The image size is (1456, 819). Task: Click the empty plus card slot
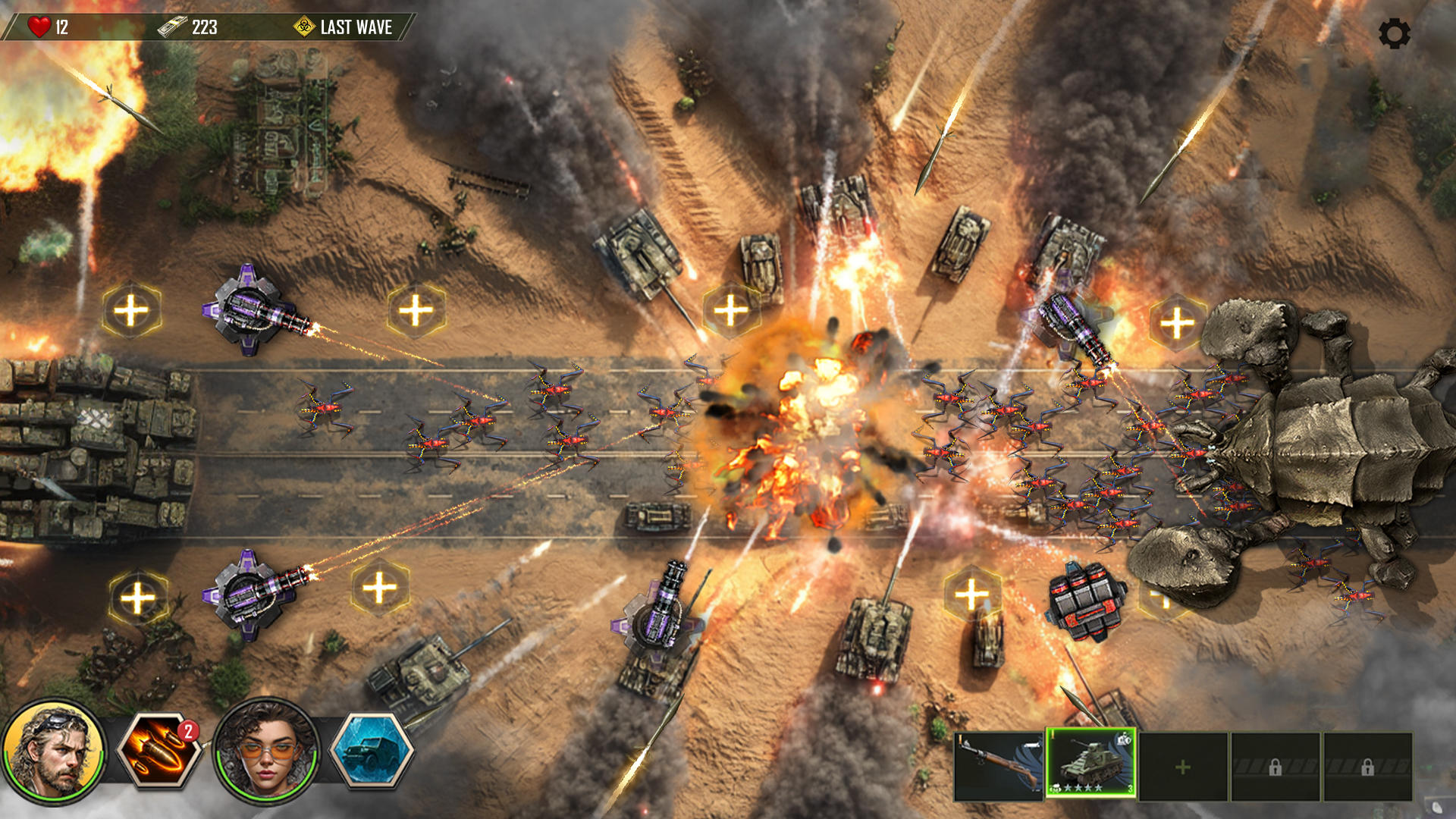[1183, 767]
